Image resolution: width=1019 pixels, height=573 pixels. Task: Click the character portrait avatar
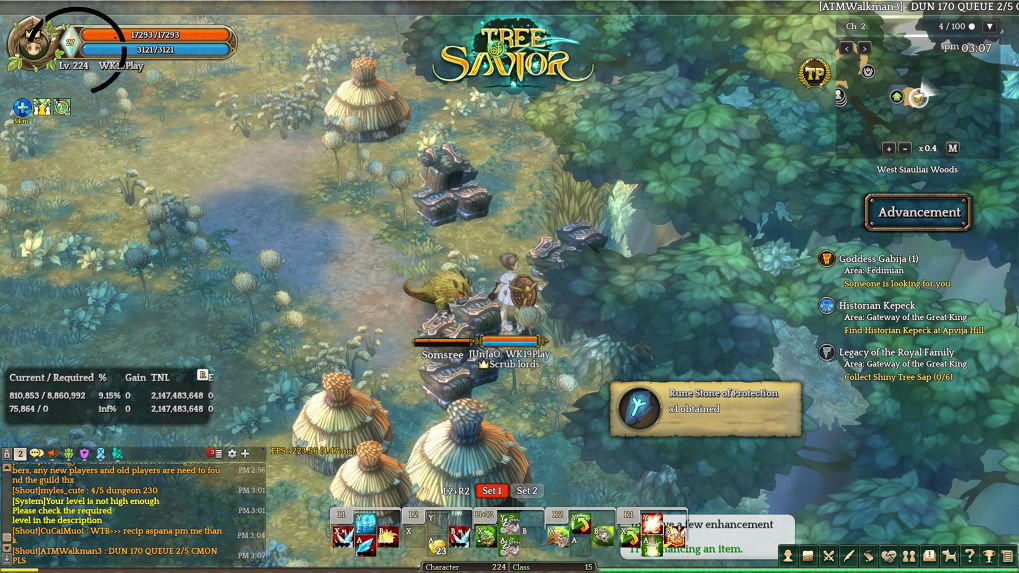tap(29, 43)
